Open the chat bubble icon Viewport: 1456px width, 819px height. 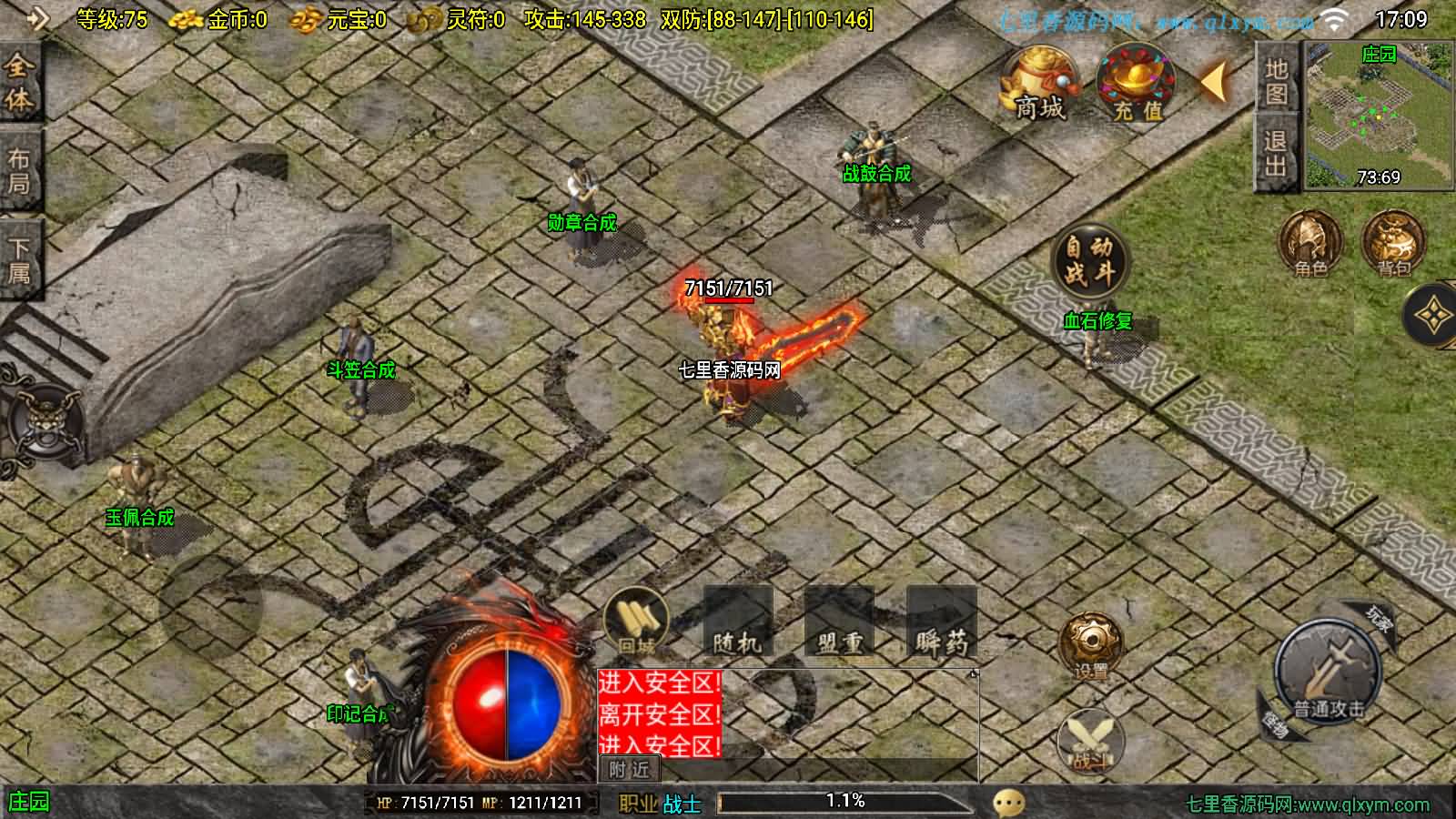tap(1008, 803)
